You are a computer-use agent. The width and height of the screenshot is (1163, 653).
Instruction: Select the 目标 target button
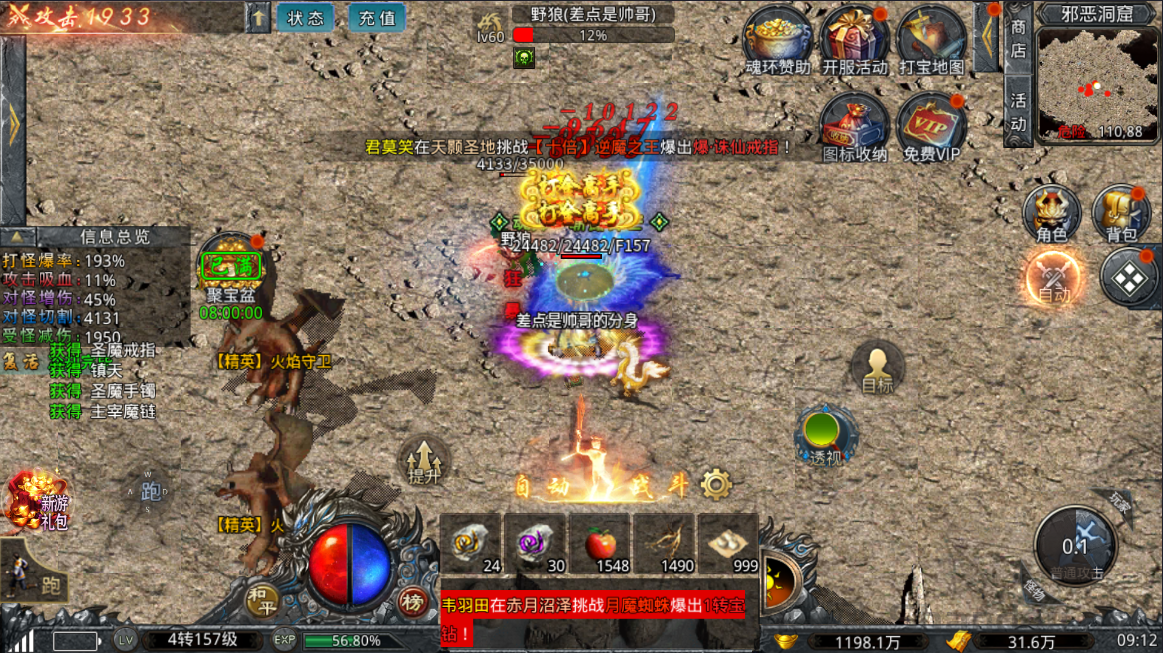pos(877,368)
